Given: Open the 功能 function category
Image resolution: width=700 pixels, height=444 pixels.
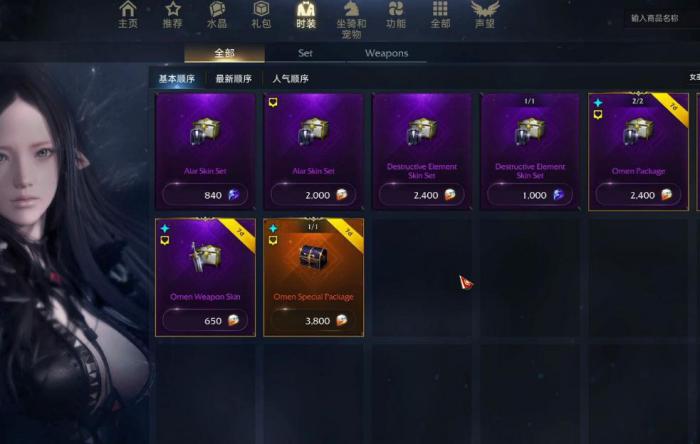Looking at the screenshot, I should pos(396,14).
